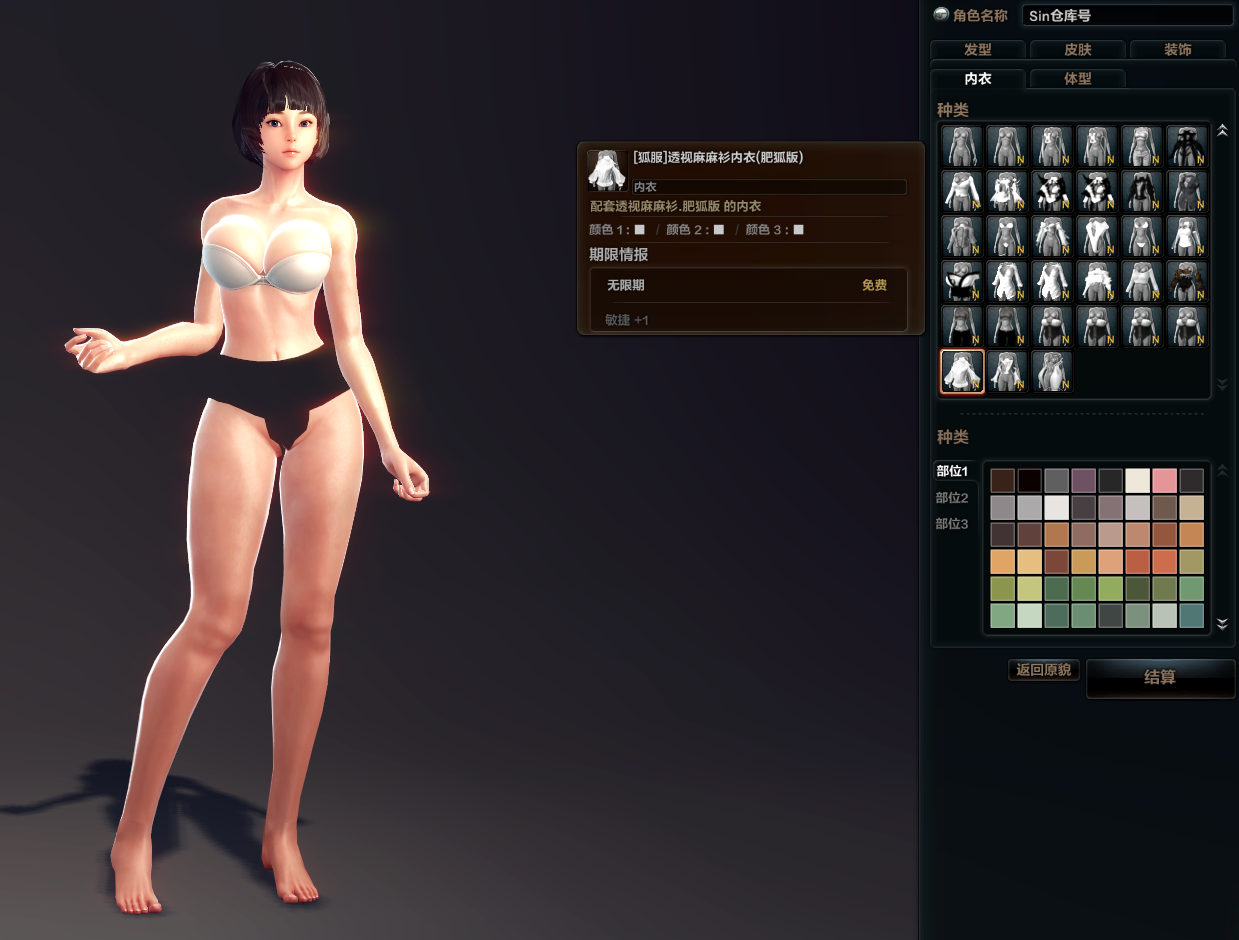Choose the 部位1 color part
Image resolution: width=1239 pixels, height=940 pixels.
pyautogui.click(x=952, y=471)
